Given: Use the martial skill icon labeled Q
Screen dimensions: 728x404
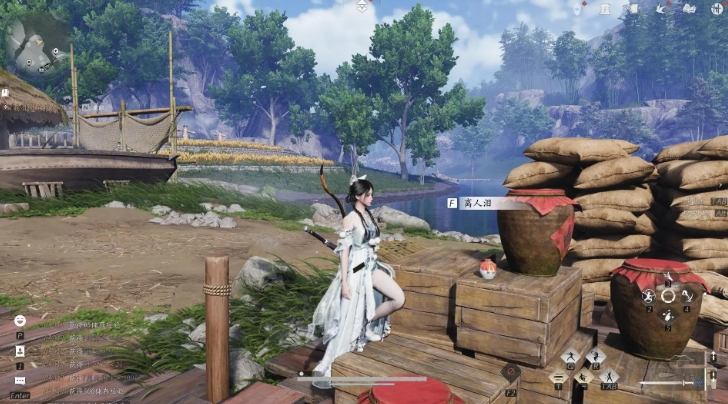Looking at the screenshot, I should [x=570, y=357].
